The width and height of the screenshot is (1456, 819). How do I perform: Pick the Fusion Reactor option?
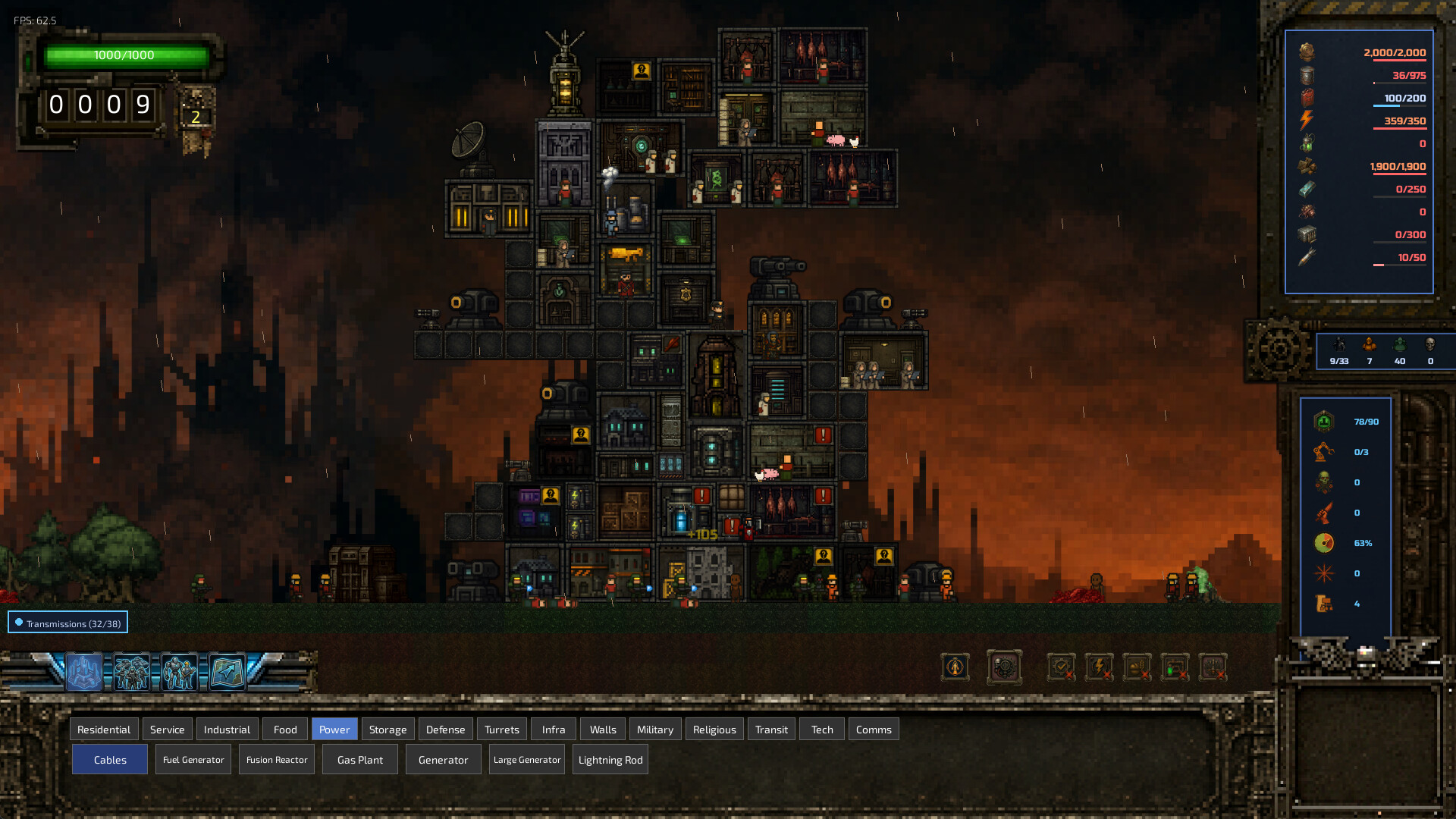[277, 760]
